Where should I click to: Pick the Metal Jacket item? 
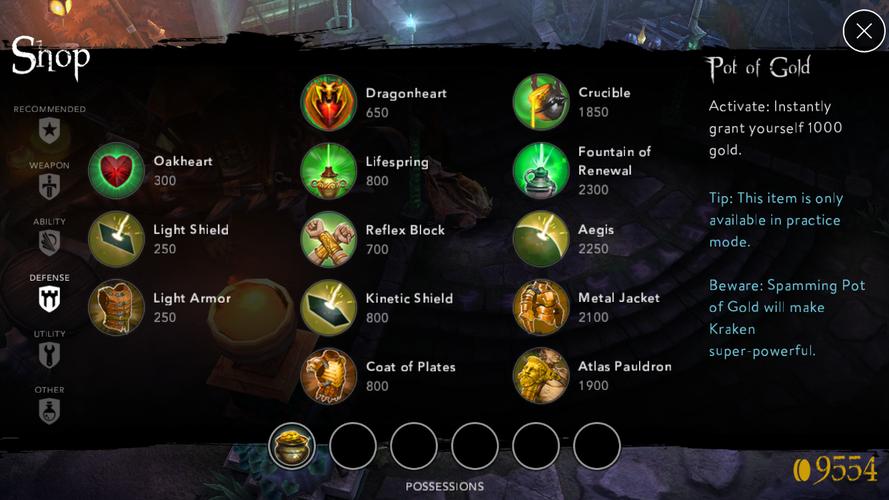[x=541, y=308]
